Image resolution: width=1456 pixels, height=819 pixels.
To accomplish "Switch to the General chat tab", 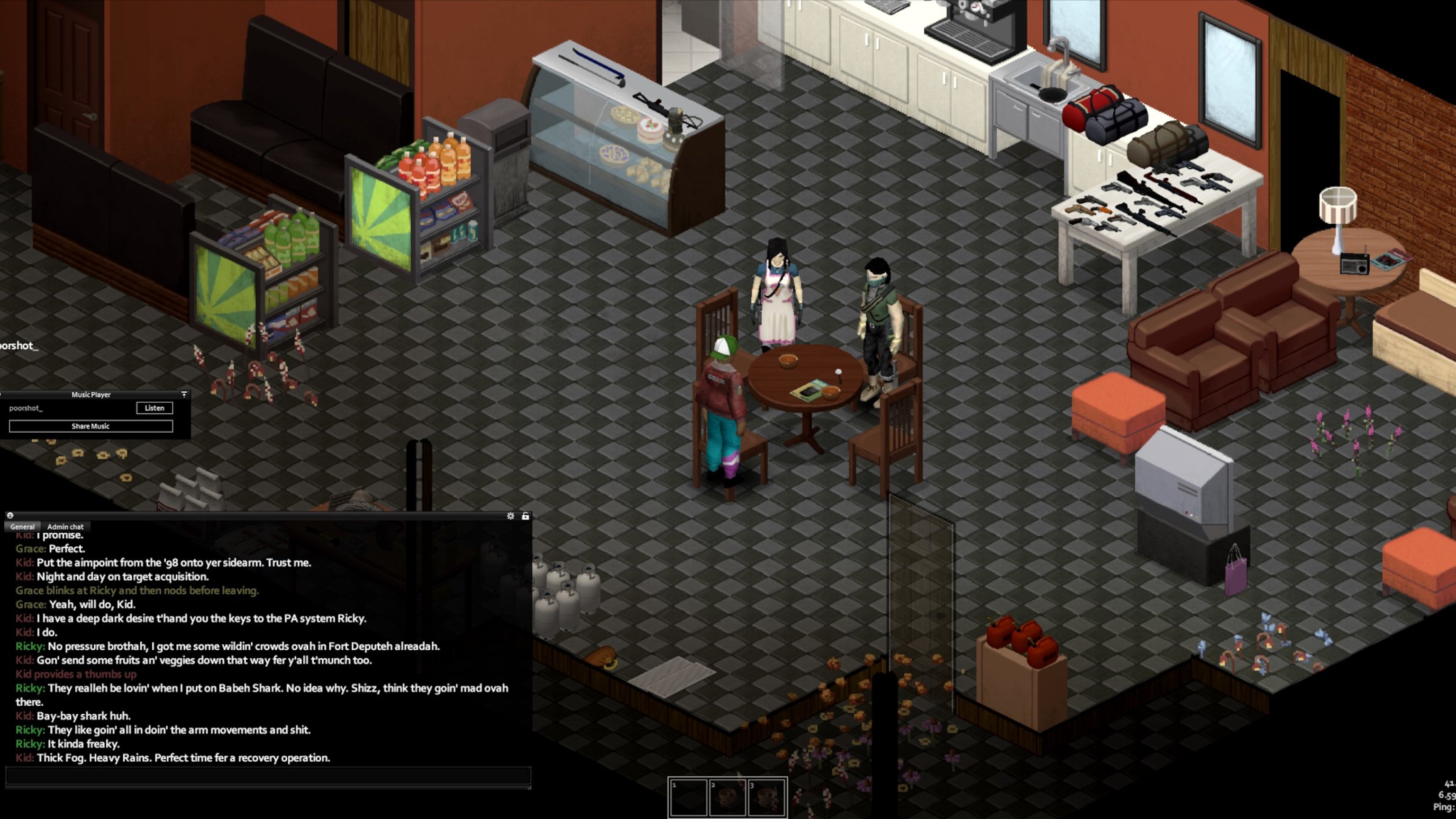I will coord(23,526).
